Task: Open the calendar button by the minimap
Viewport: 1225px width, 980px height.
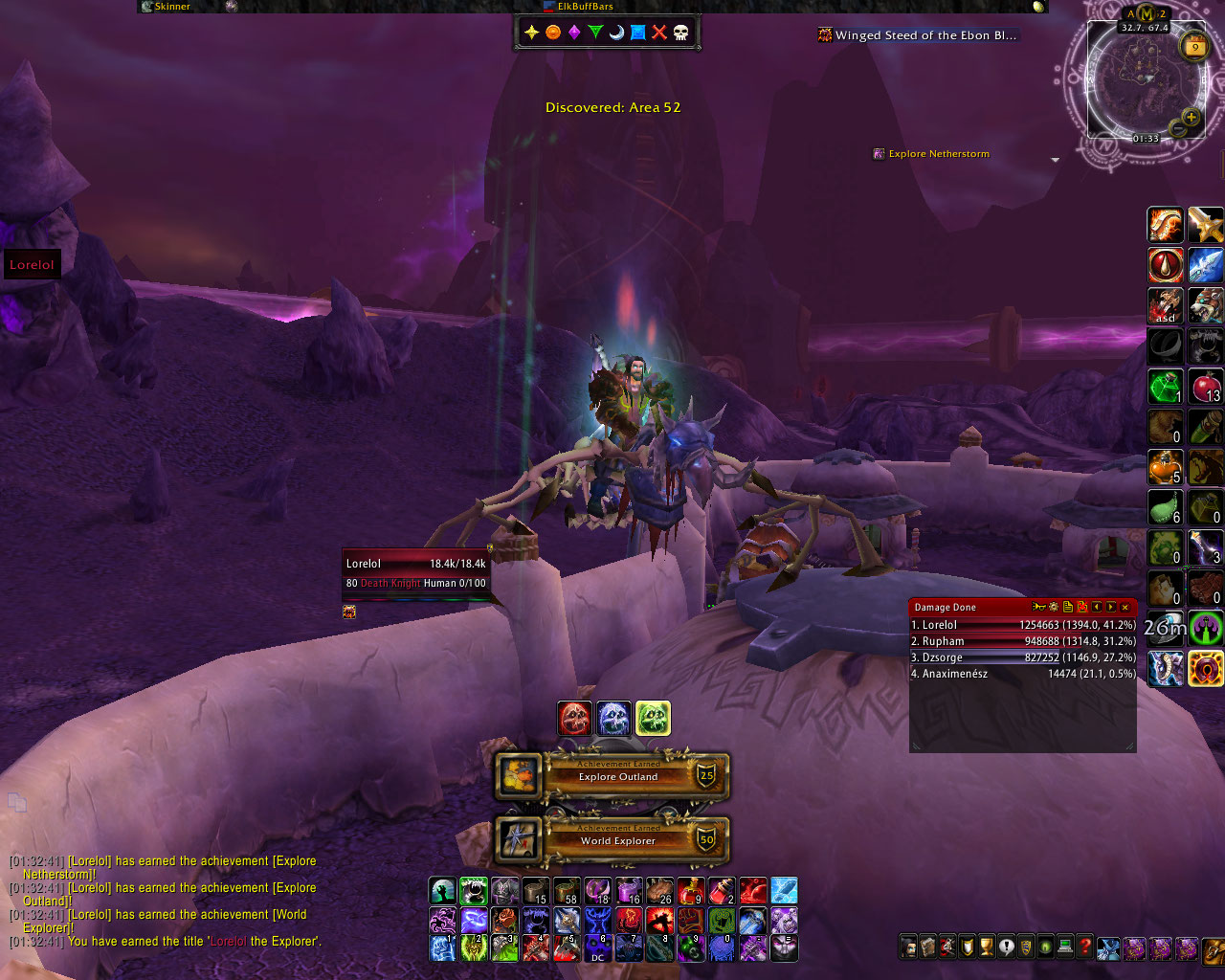Action: (x=1194, y=46)
